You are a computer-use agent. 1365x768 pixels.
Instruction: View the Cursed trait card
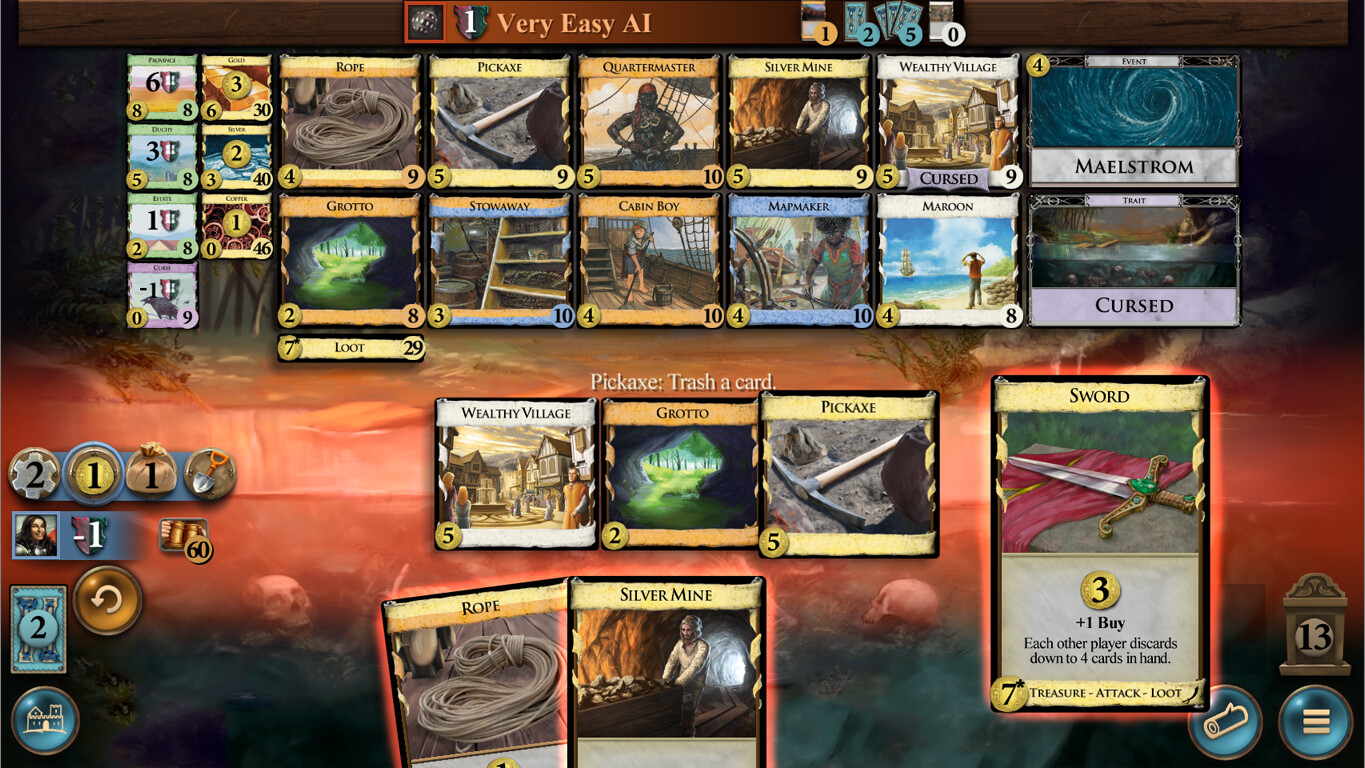point(1134,260)
